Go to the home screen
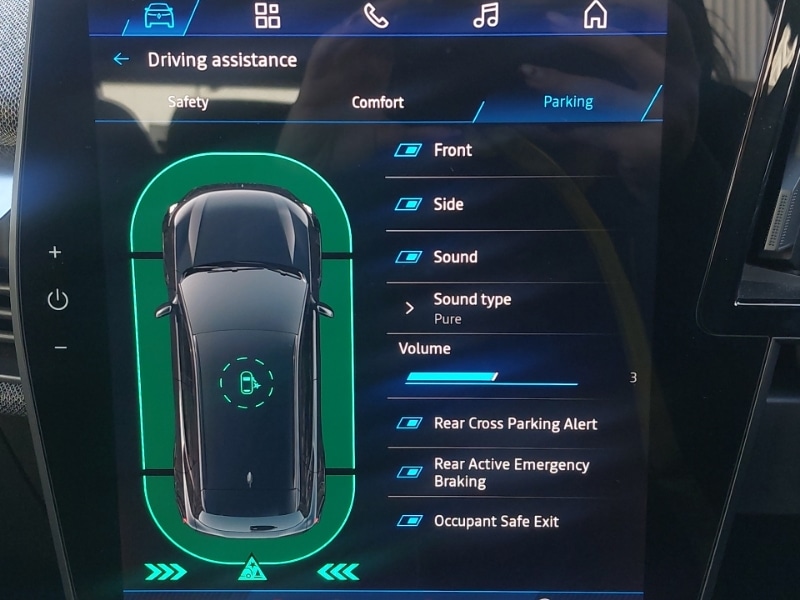The image size is (800, 600). 595,15
